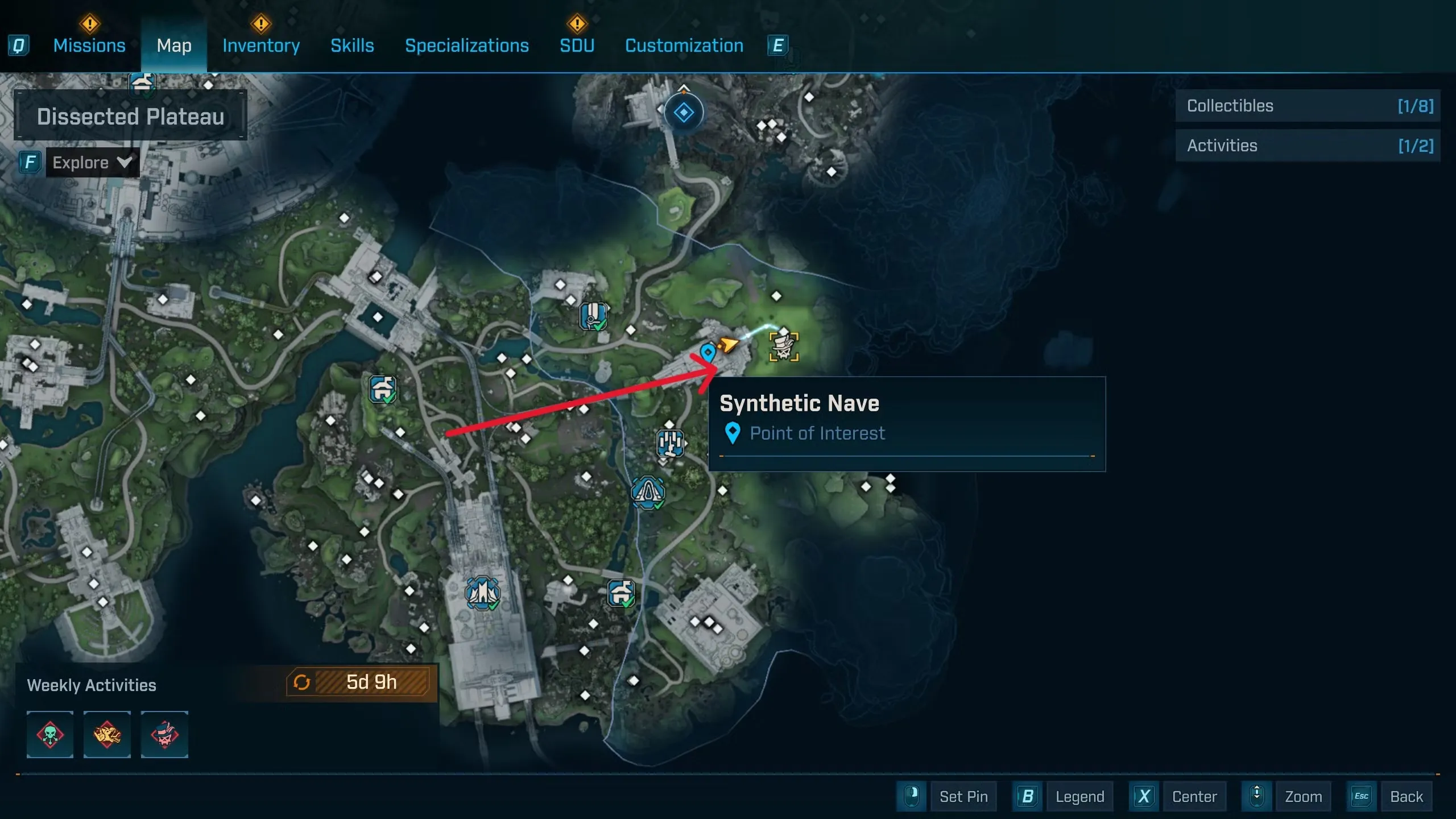Image resolution: width=1456 pixels, height=819 pixels.
Task: Go Back from the map screen
Action: (x=1406, y=796)
